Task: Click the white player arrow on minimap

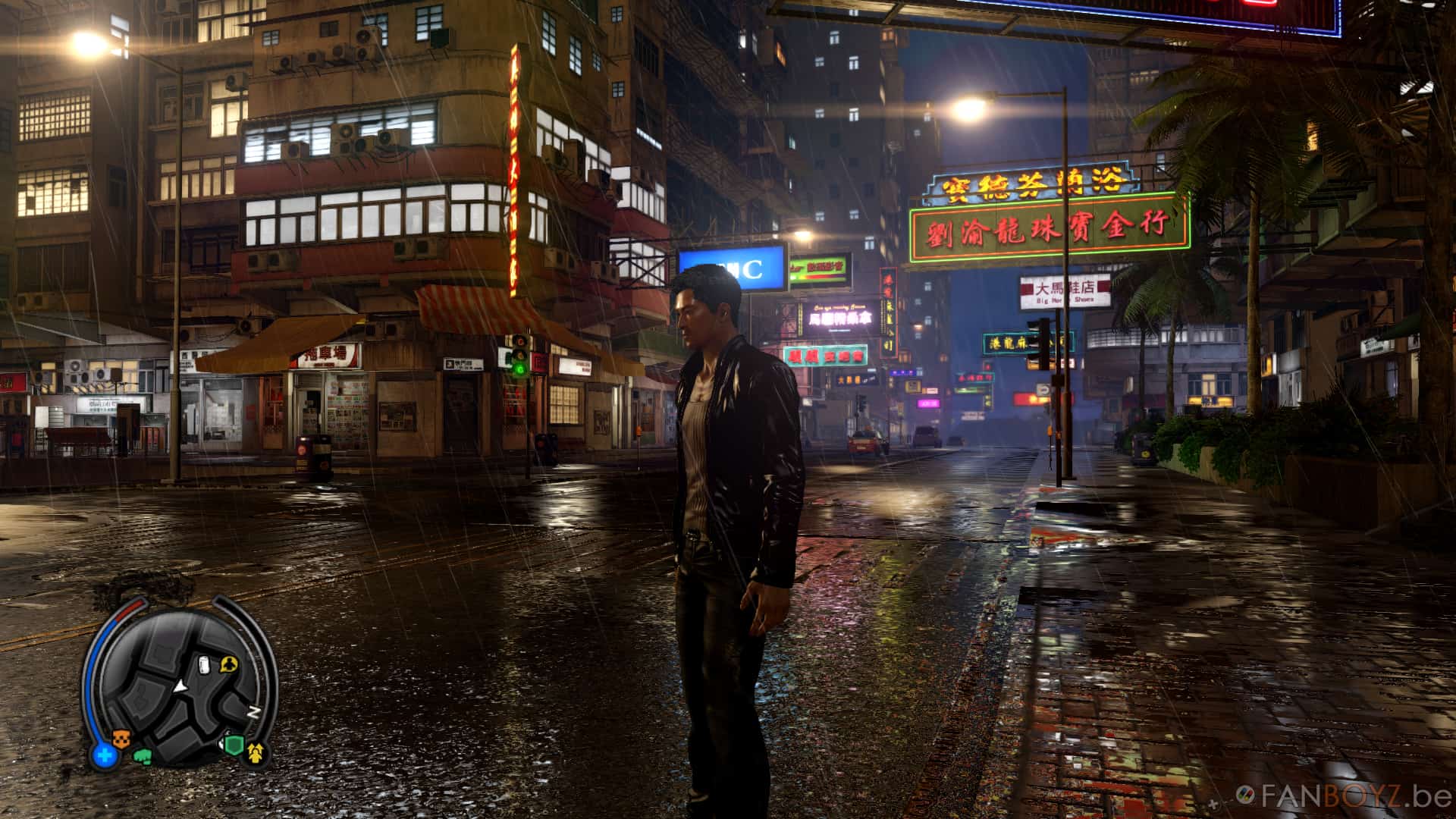Action: tap(180, 686)
